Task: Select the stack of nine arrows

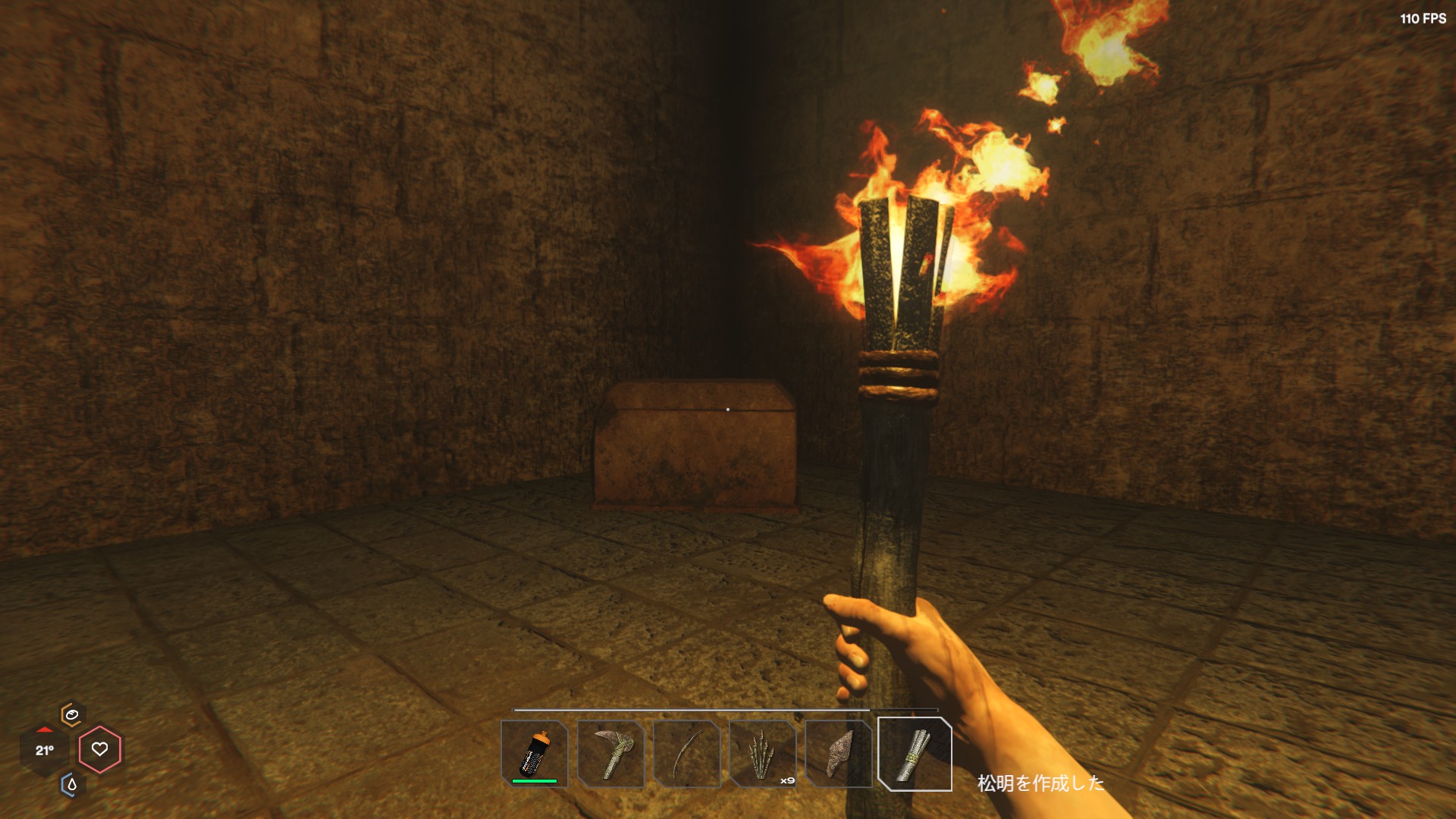Action: point(762,753)
